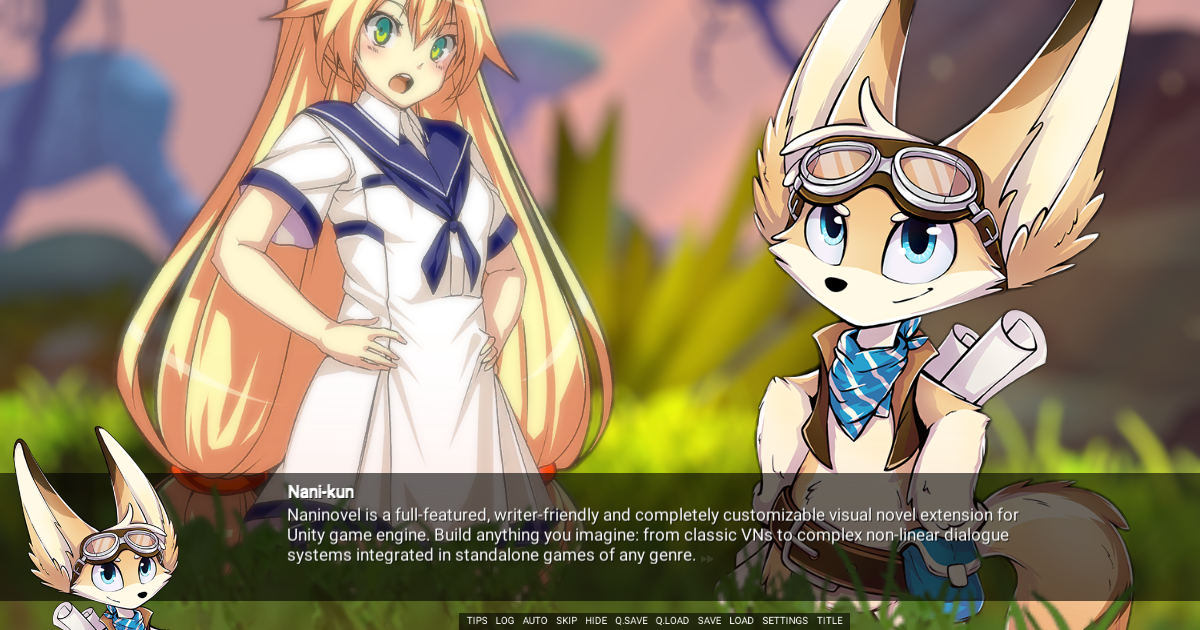Open the SAVE menu
Viewport: 1200px width, 630px height.
click(x=709, y=621)
